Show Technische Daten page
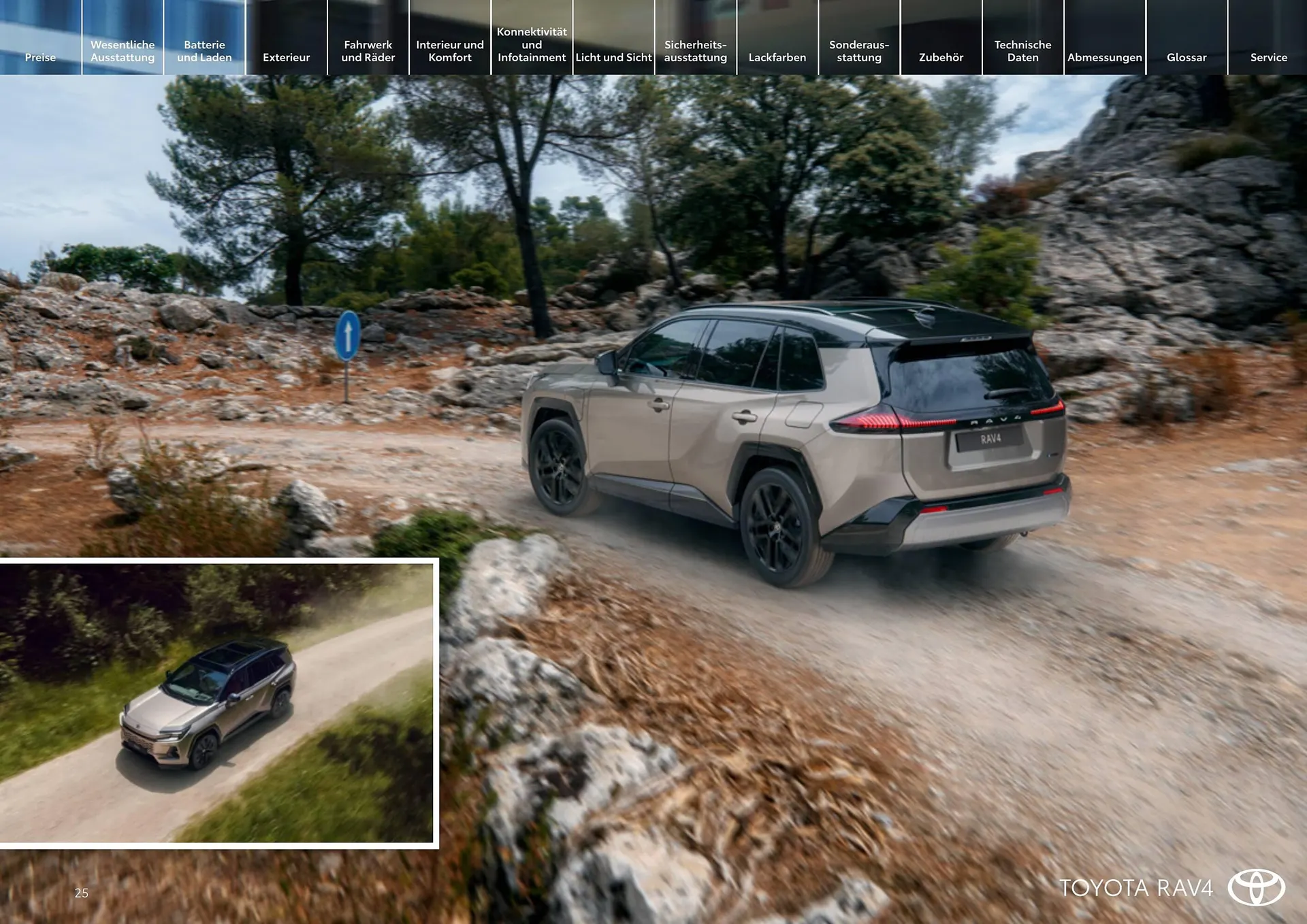This screenshot has height=924, width=1307. (1022, 51)
